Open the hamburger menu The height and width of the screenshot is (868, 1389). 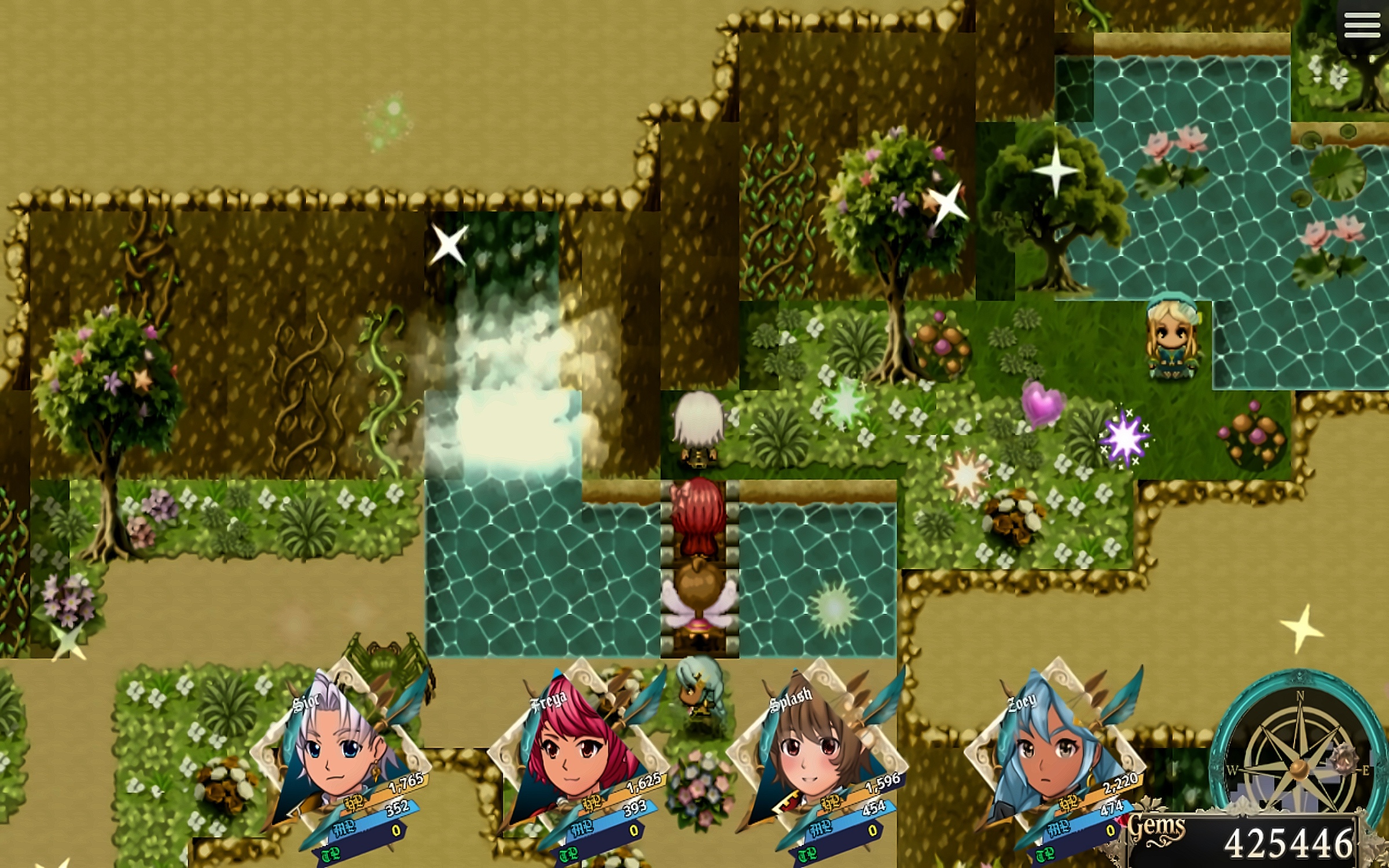[1362, 26]
